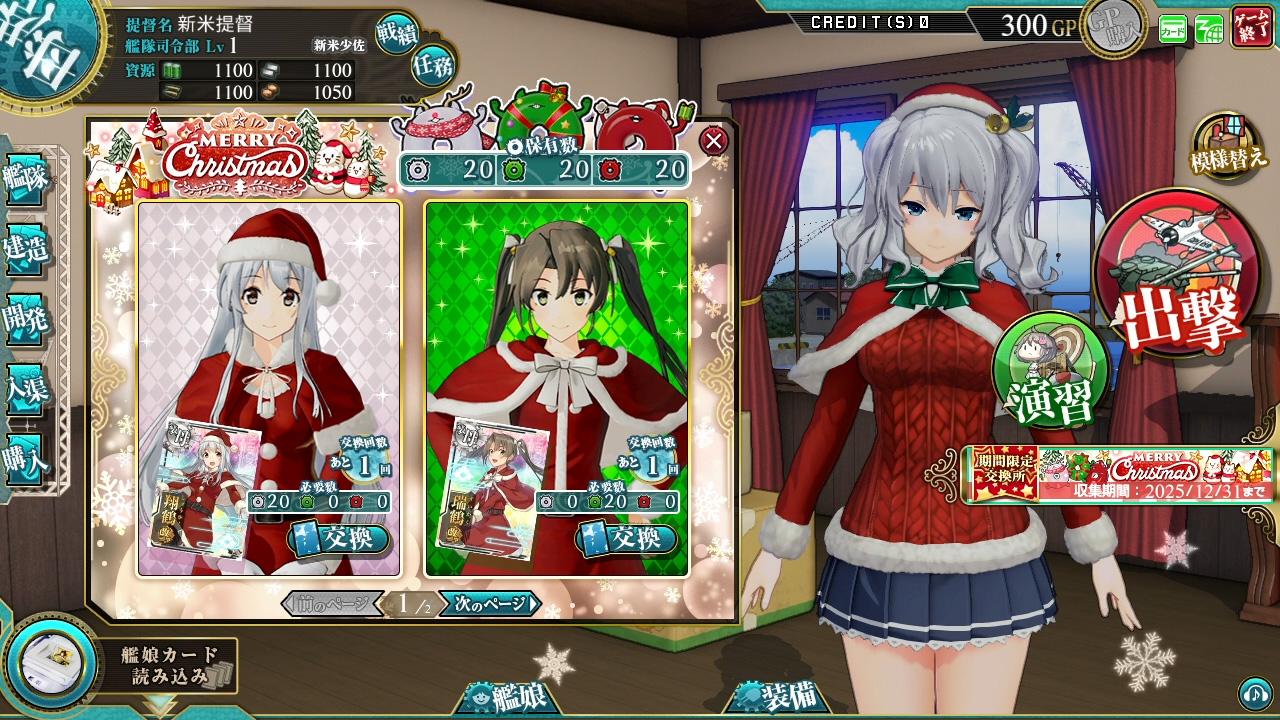This screenshot has height=720, width=1280.
Task: Open the 任務 quests list
Action: pyautogui.click(x=432, y=65)
